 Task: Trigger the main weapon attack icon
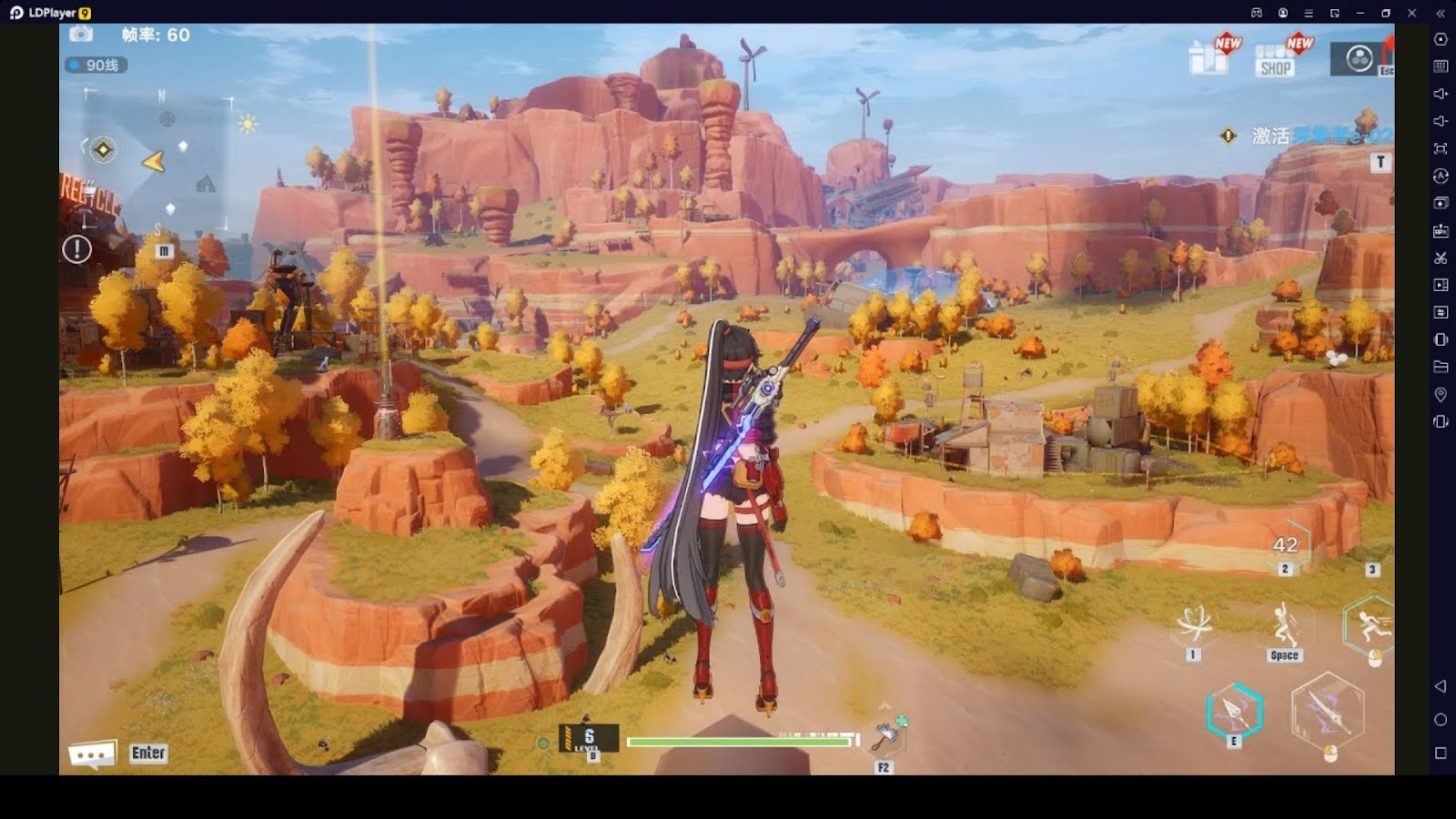click(x=1328, y=711)
